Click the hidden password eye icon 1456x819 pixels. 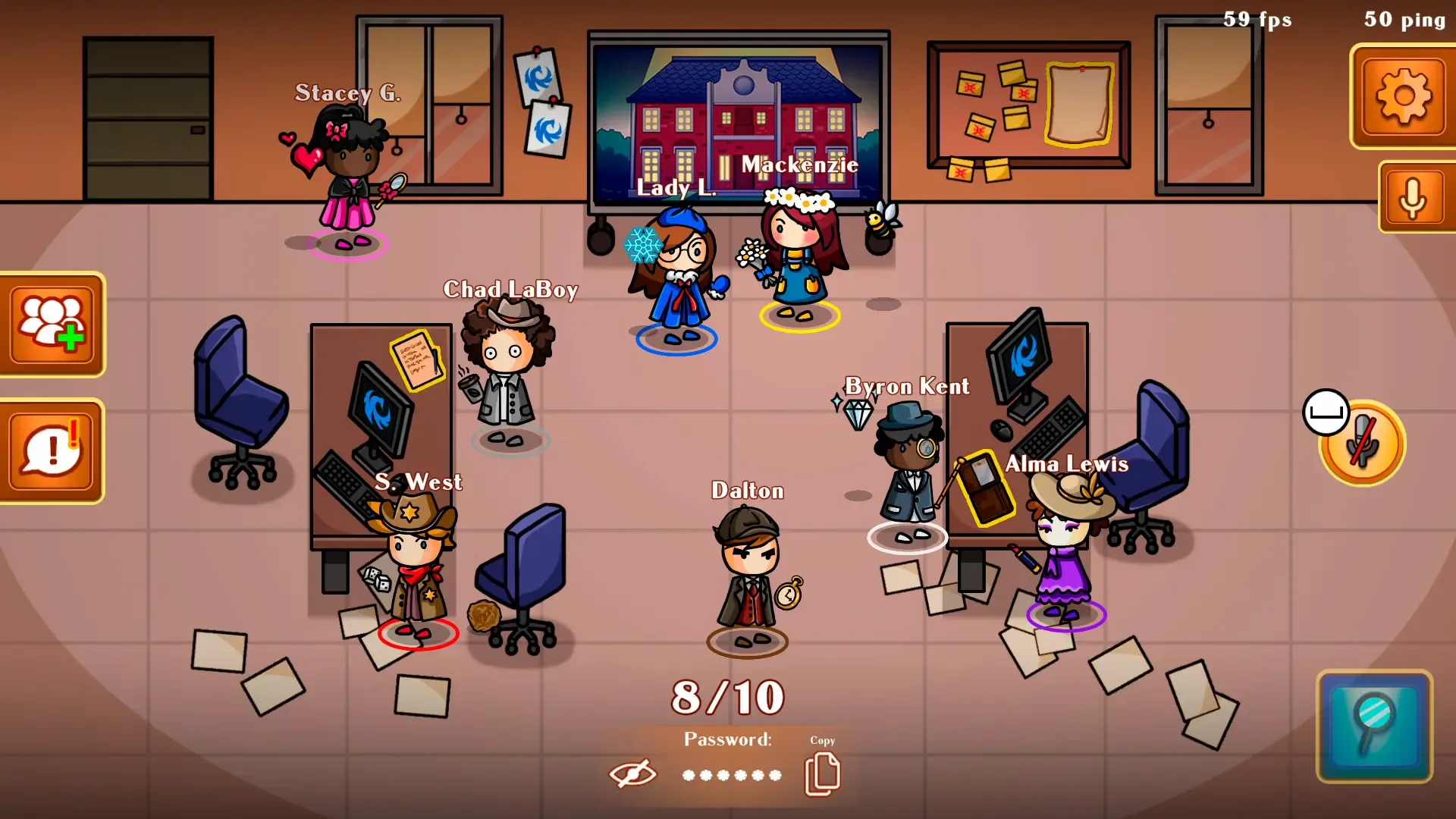point(635,774)
